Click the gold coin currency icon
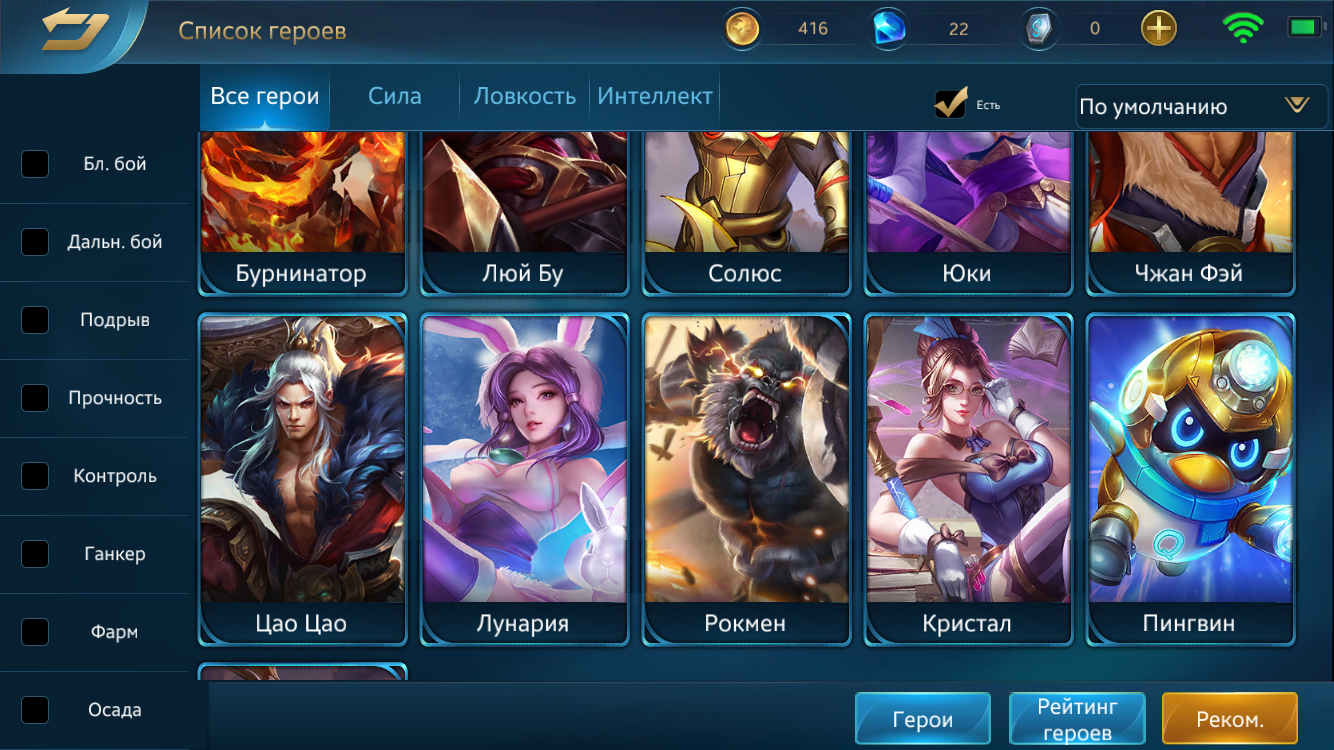The width and height of the screenshot is (1334, 750). (741, 28)
